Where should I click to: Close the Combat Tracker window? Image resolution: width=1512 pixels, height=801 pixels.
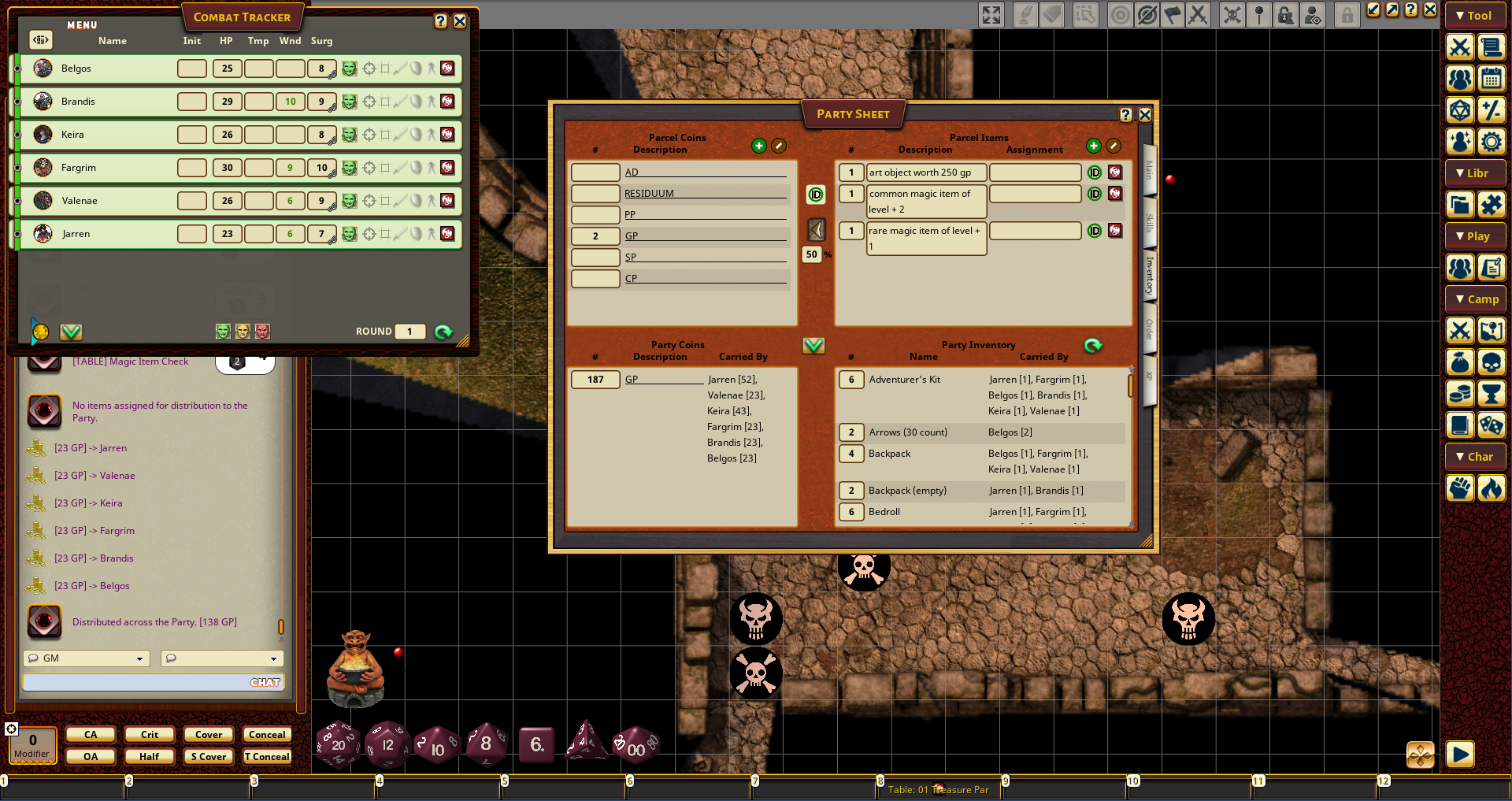pos(460,22)
